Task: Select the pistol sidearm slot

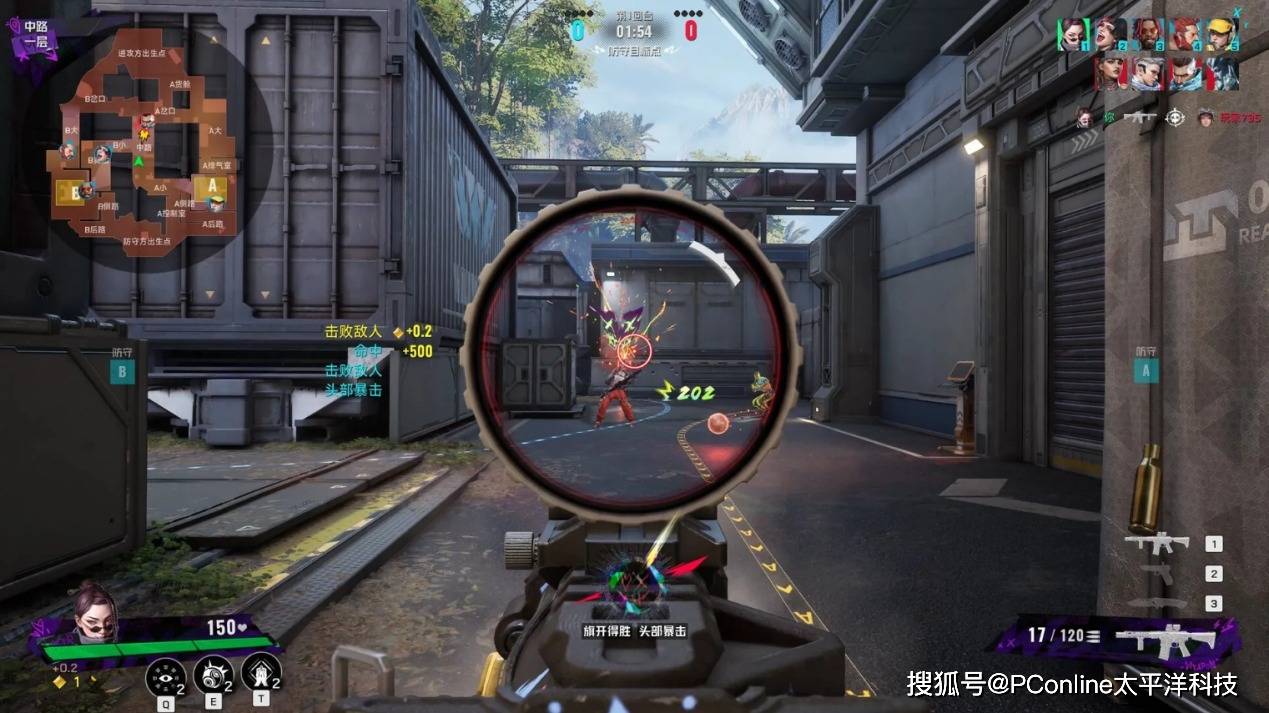Action: click(1158, 574)
